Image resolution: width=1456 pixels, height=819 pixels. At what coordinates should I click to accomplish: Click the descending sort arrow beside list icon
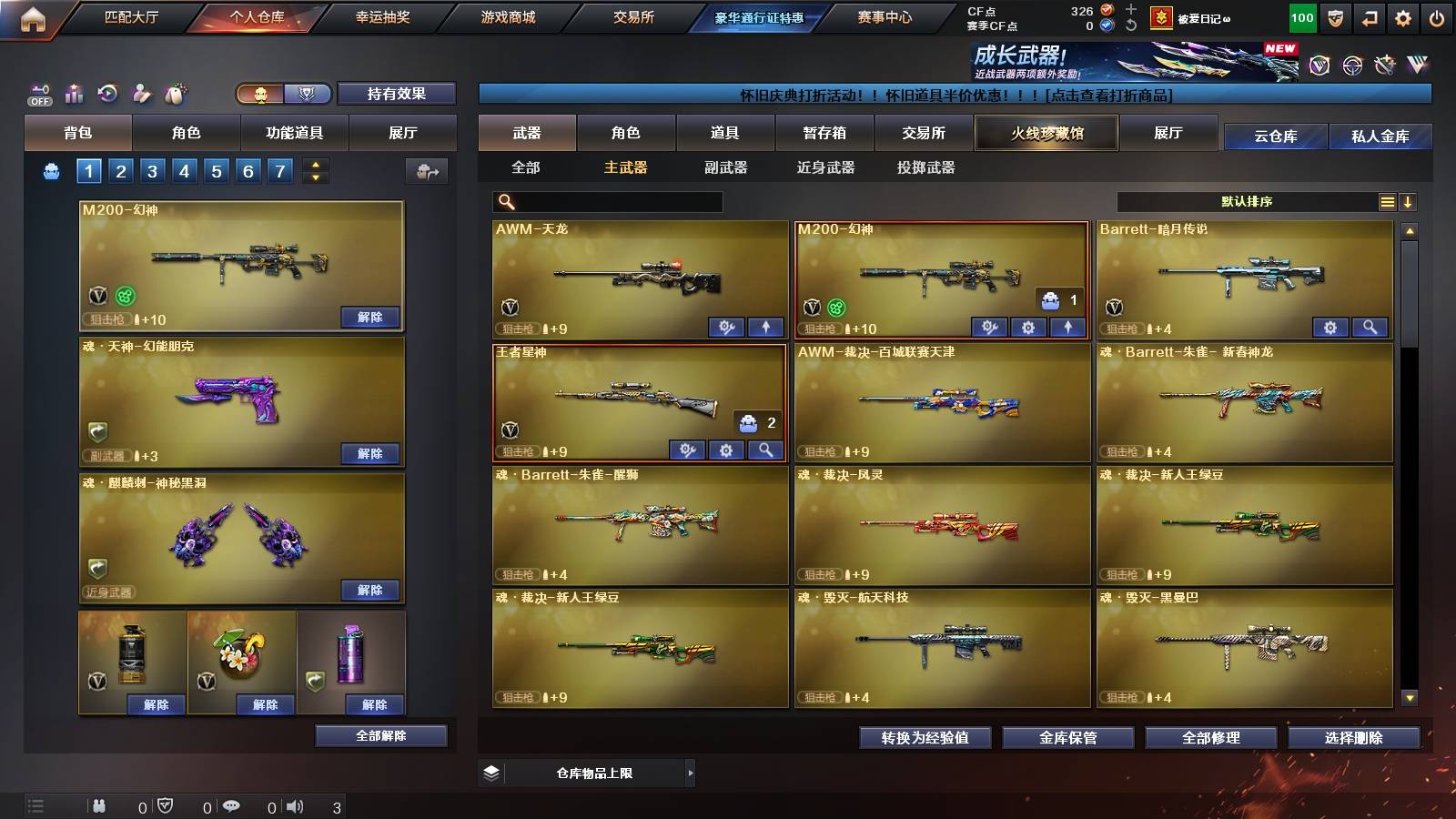[x=1410, y=201]
